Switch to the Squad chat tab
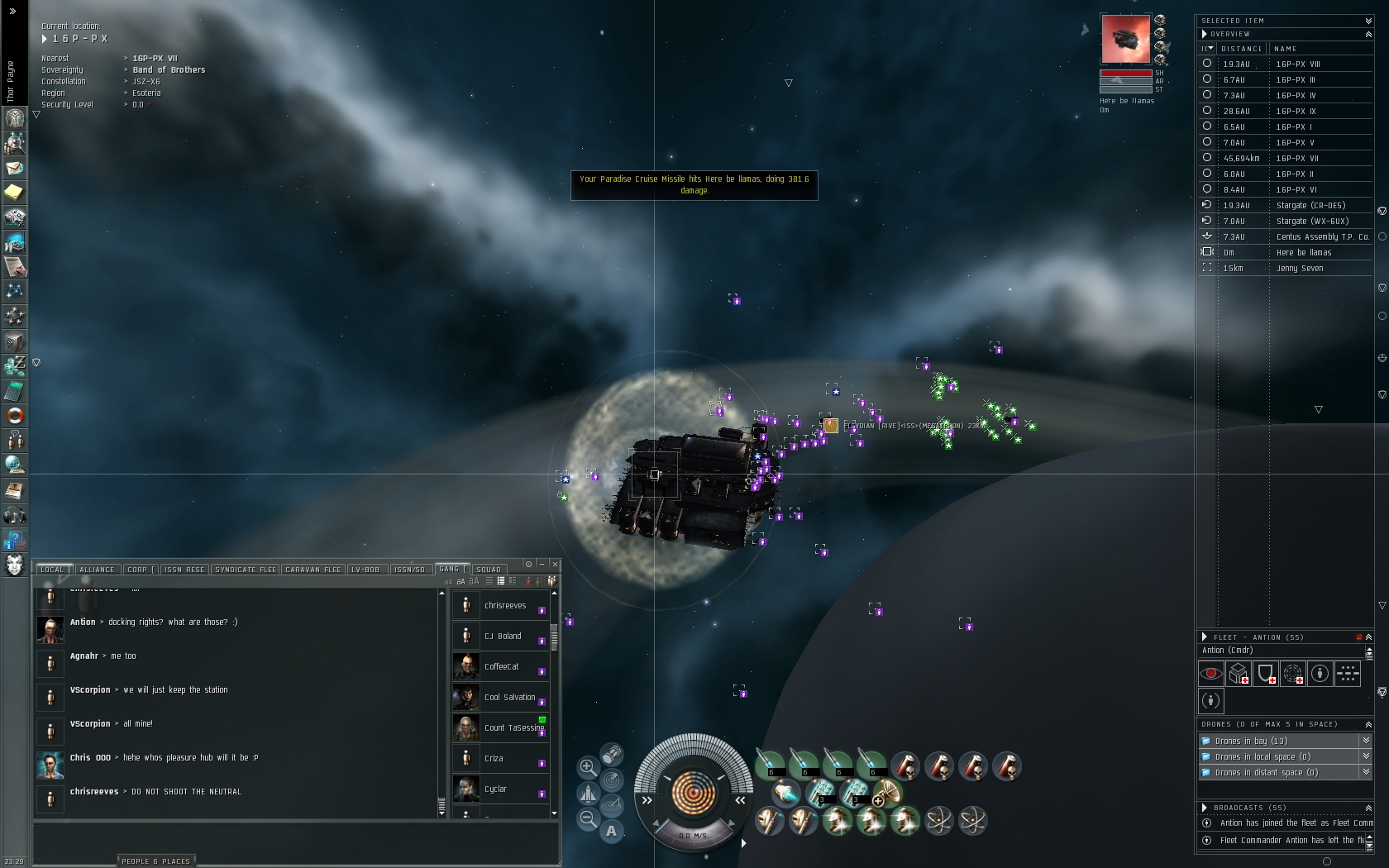Viewport: 1389px width, 868px height. [x=489, y=570]
